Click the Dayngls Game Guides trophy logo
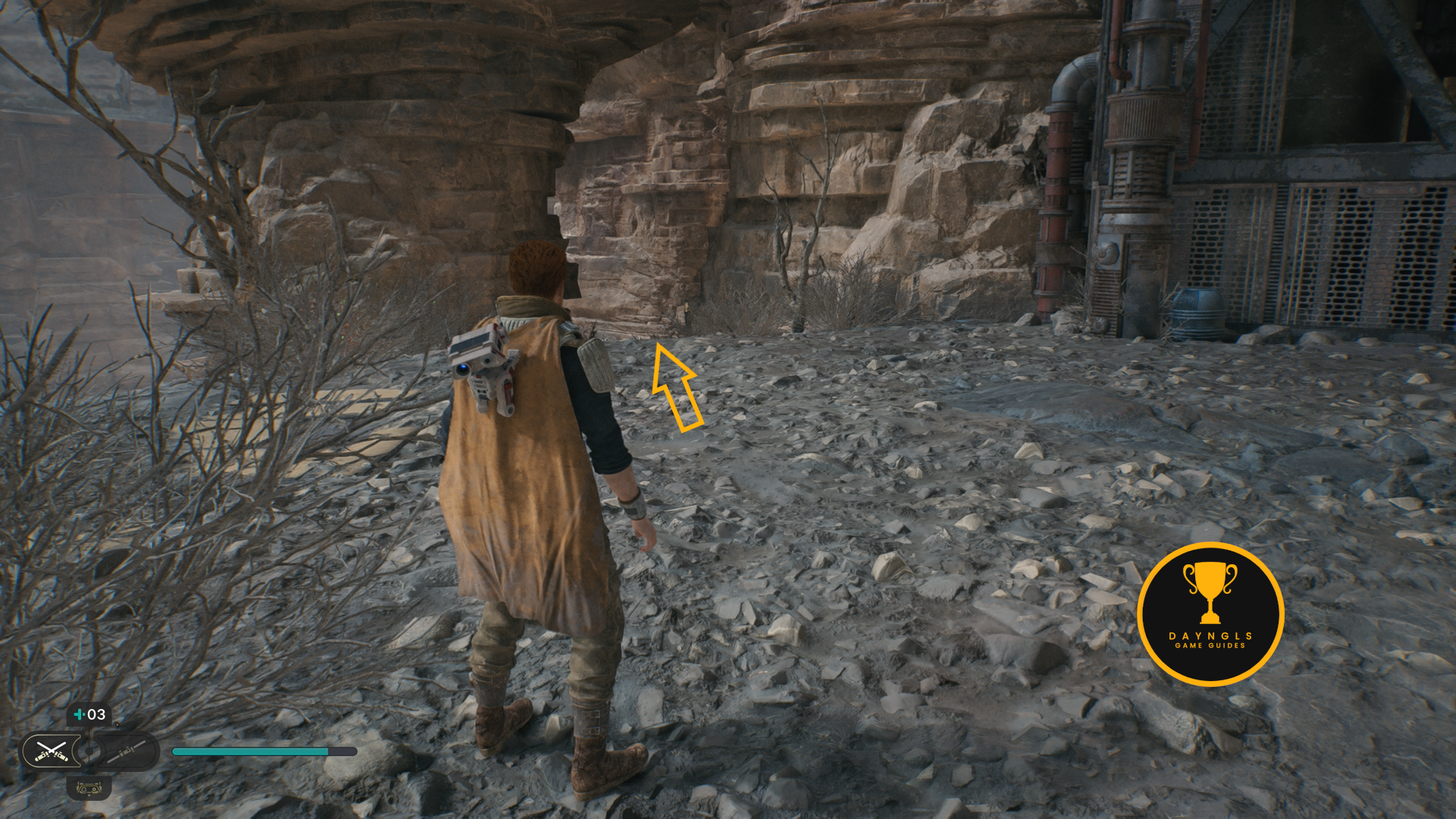The image size is (1456, 819). 1210,613
